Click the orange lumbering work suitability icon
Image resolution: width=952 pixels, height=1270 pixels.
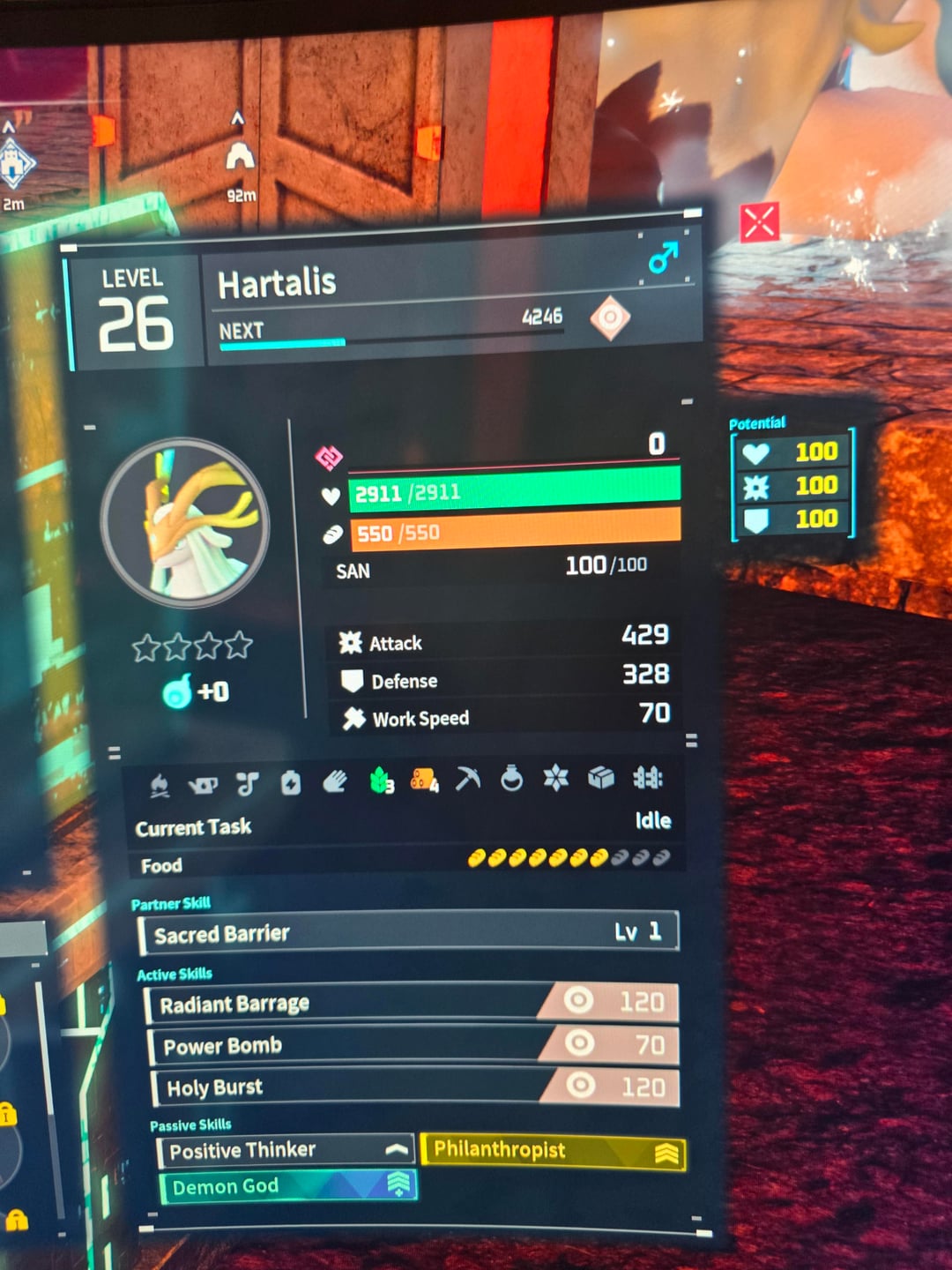424,780
